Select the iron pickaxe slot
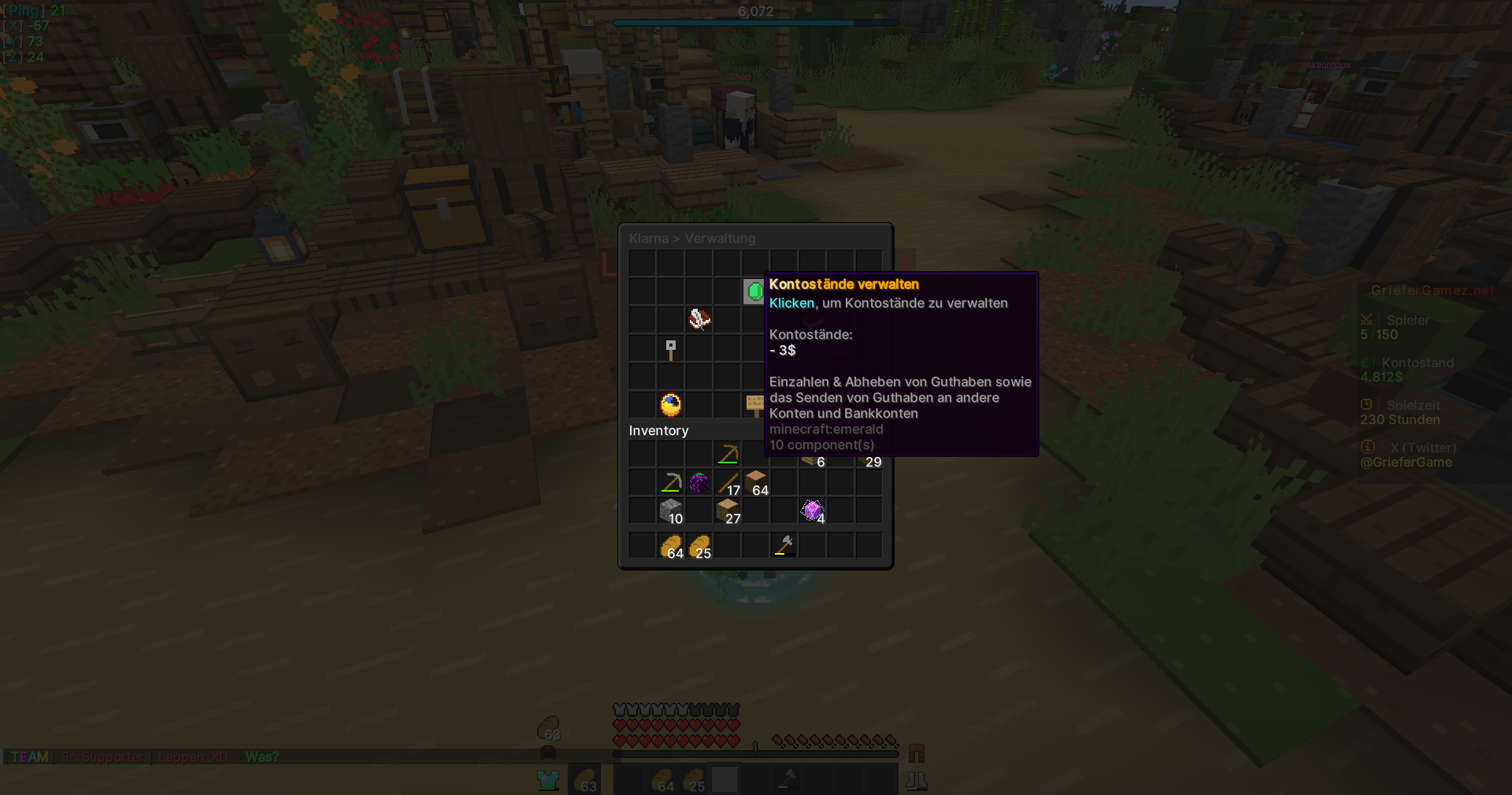1512x795 pixels. (x=671, y=483)
